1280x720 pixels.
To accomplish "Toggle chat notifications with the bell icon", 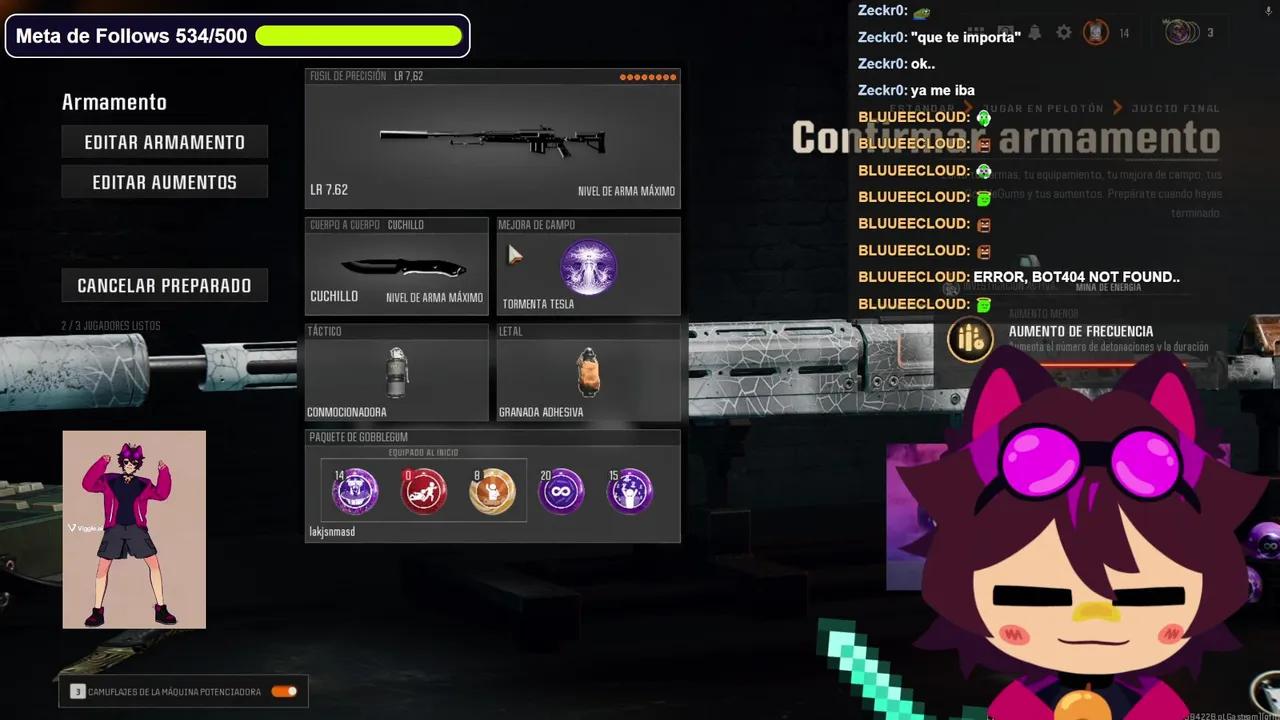I will pos(1035,32).
